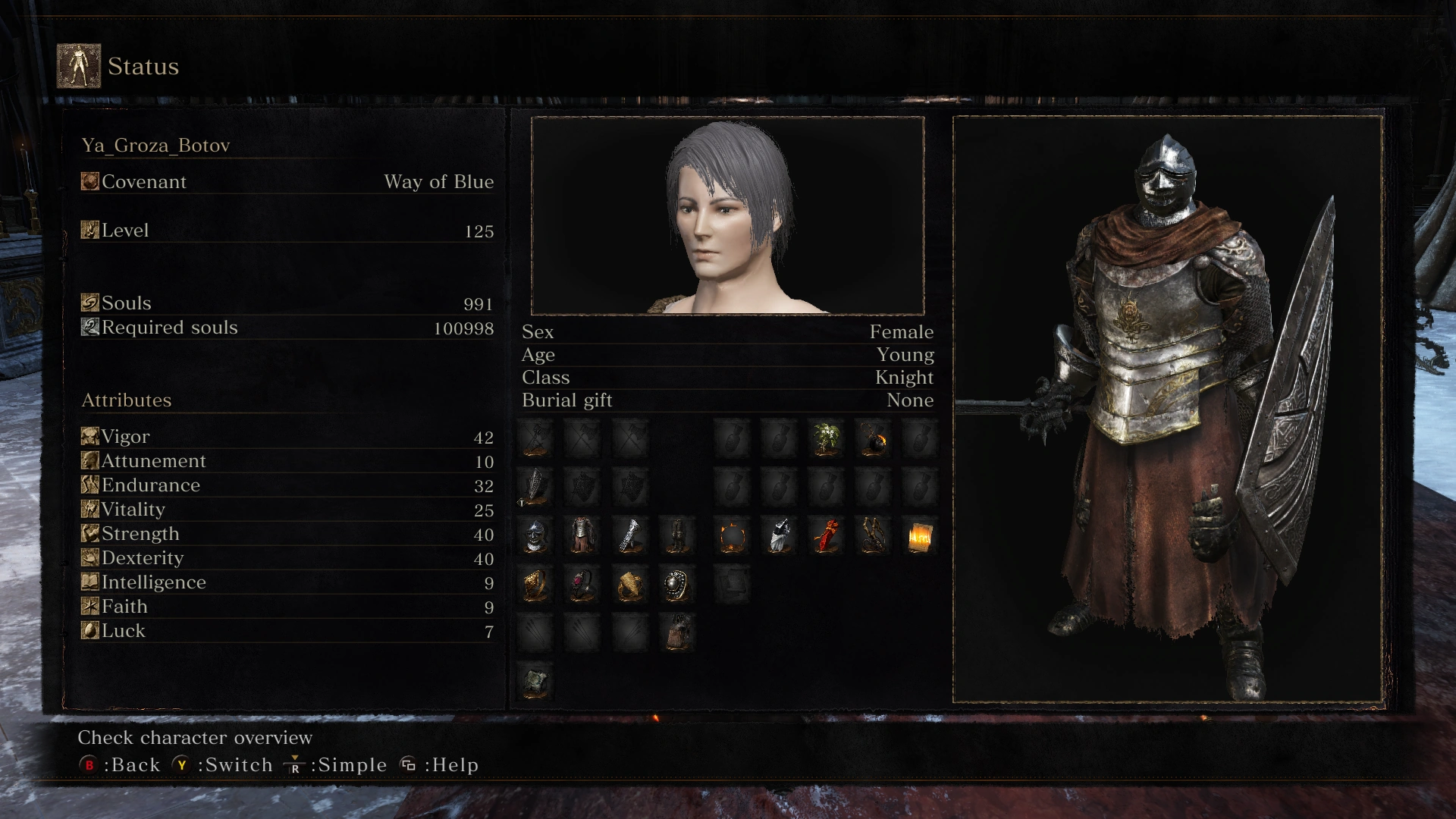Choose the twisted root branch item
Screen dimensions: 1456x819
873,536
